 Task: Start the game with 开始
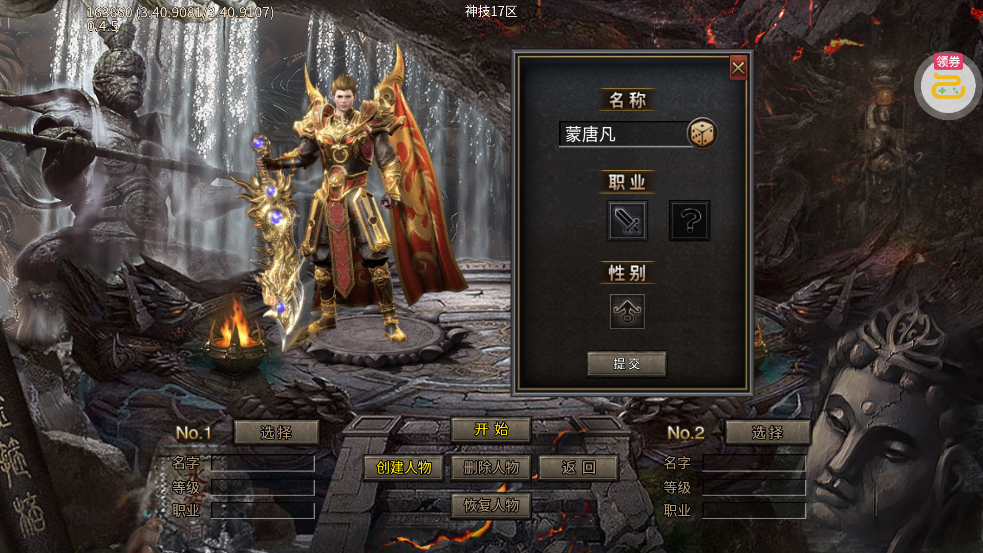[490, 430]
